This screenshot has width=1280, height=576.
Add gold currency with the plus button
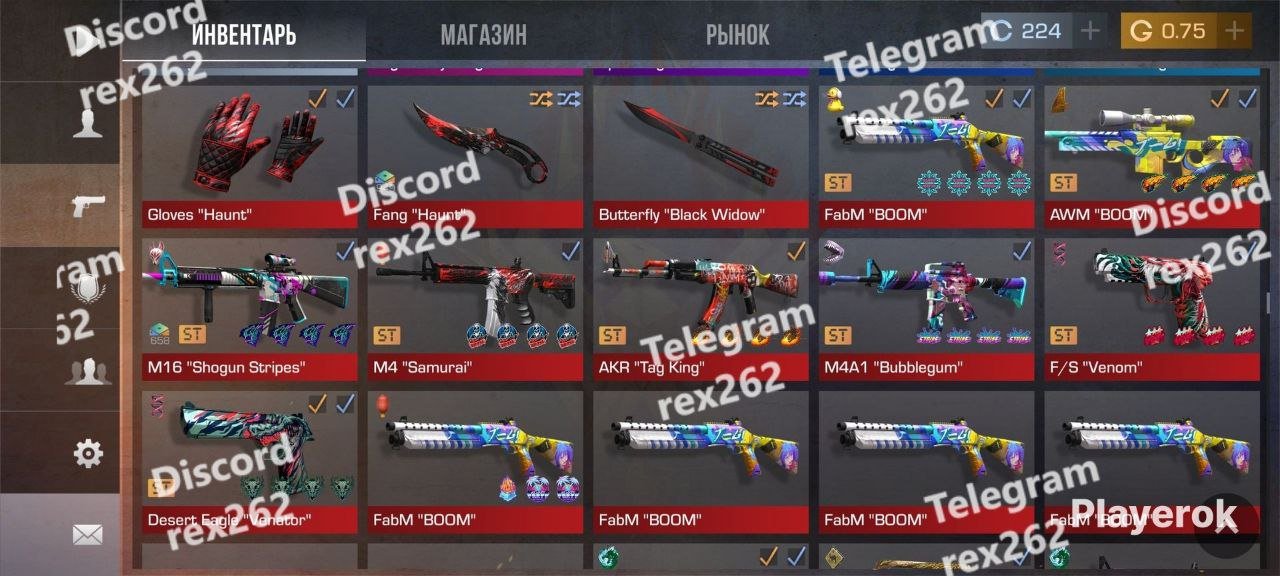pyautogui.click(x=1234, y=31)
